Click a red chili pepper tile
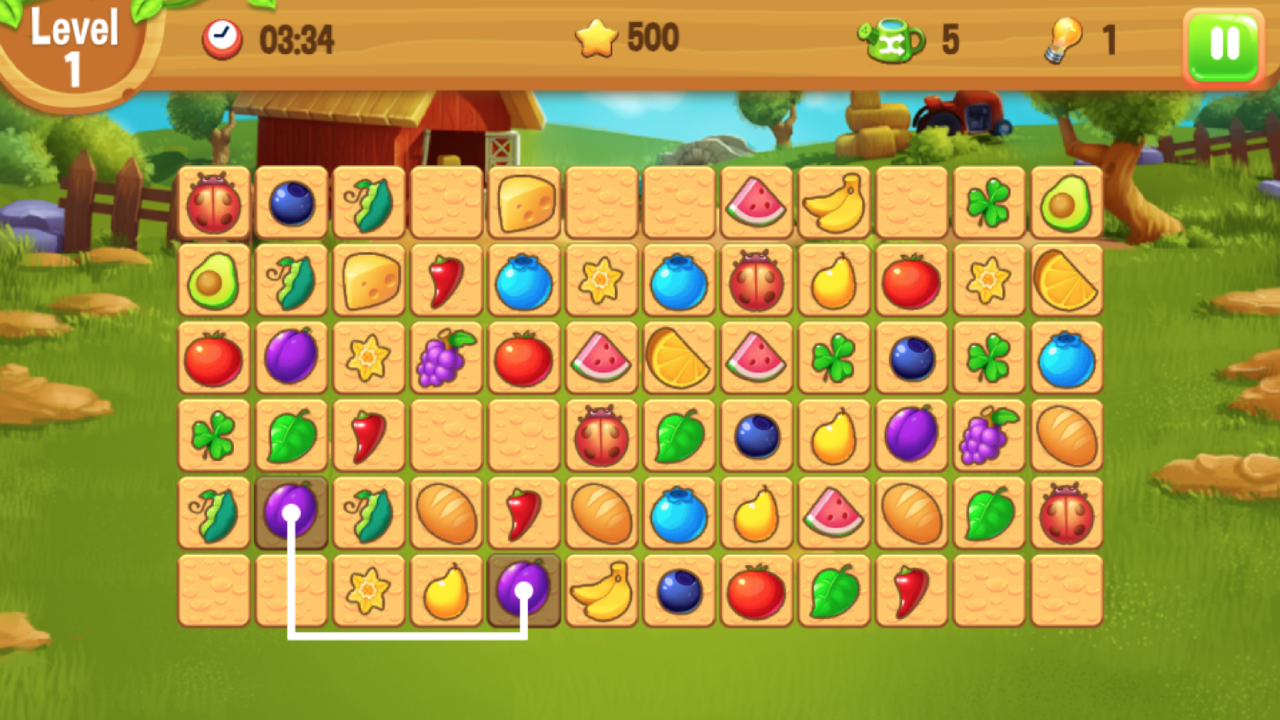The width and height of the screenshot is (1280, 720). pyautogui.click(x=446, y=281)
